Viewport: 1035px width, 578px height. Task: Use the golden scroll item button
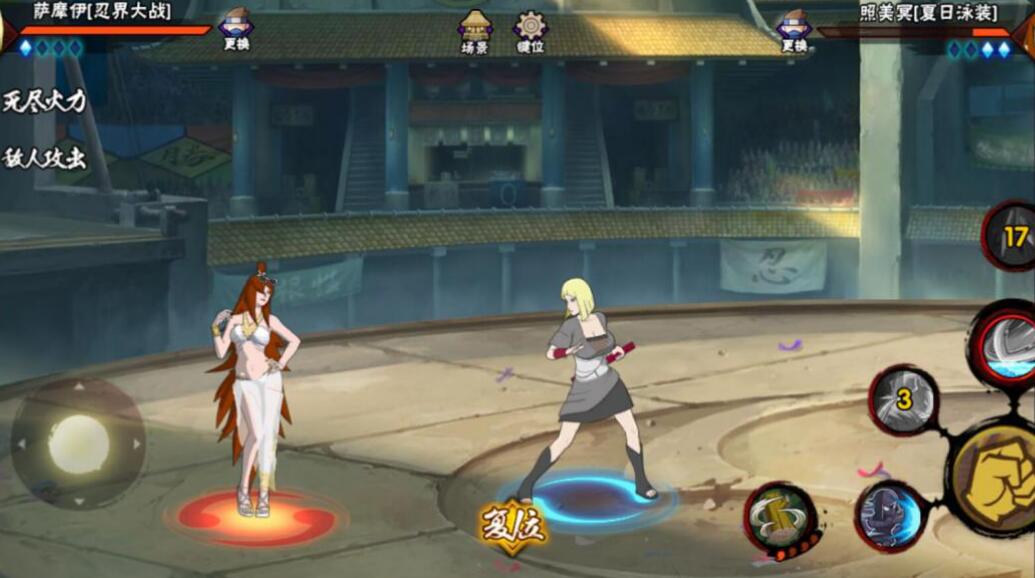780,518
